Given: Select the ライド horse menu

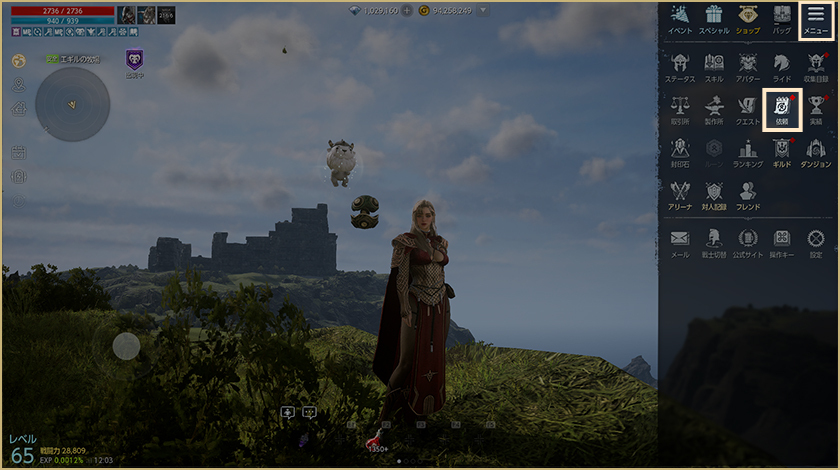Looking at the screenshot, I should pos(782,65).
